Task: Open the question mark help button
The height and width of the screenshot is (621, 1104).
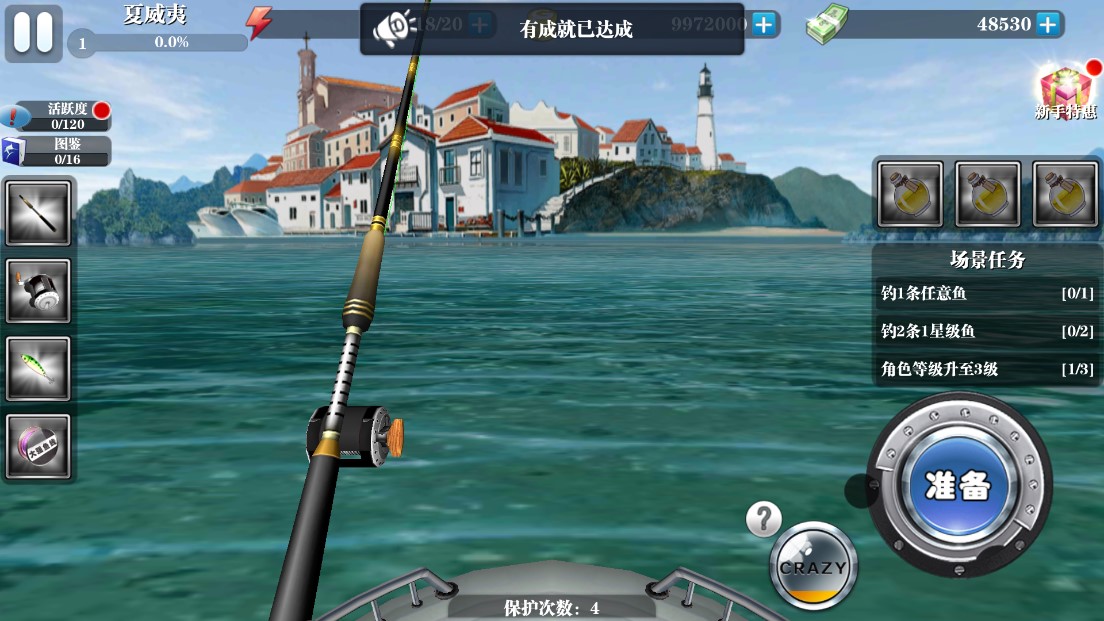Action: [764, 519]
